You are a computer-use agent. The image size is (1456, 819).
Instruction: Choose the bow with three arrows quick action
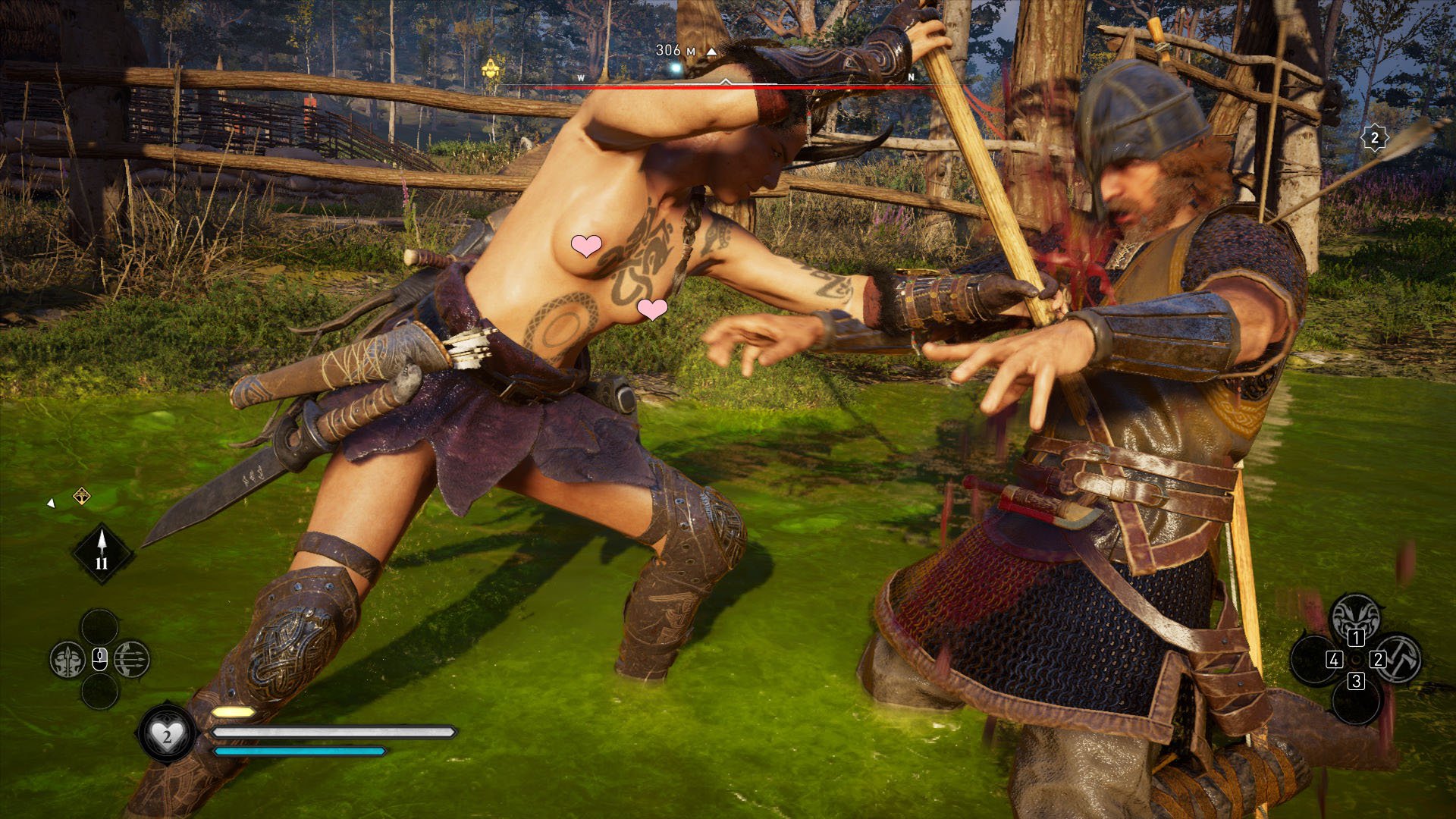[x=132, y=660]
